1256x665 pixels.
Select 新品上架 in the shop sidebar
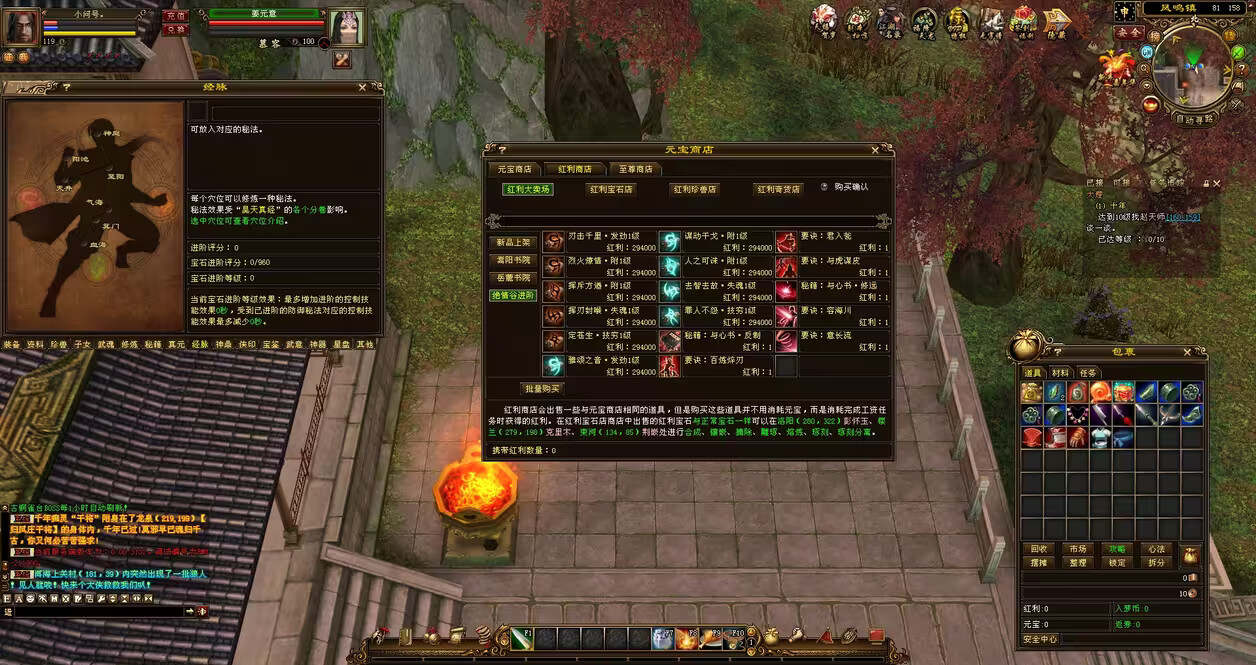pyautogui.click(x=514, y=242)
